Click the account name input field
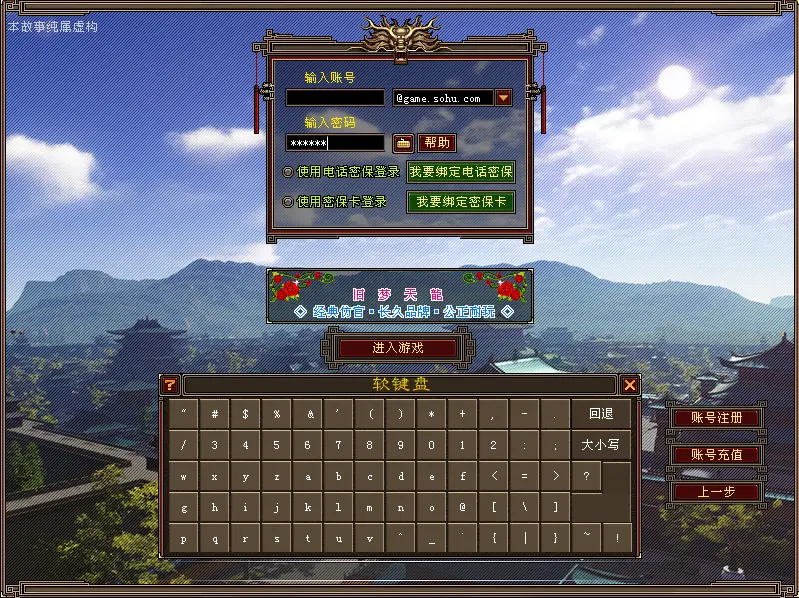799x598 pixels. click(x=335, y=98)
